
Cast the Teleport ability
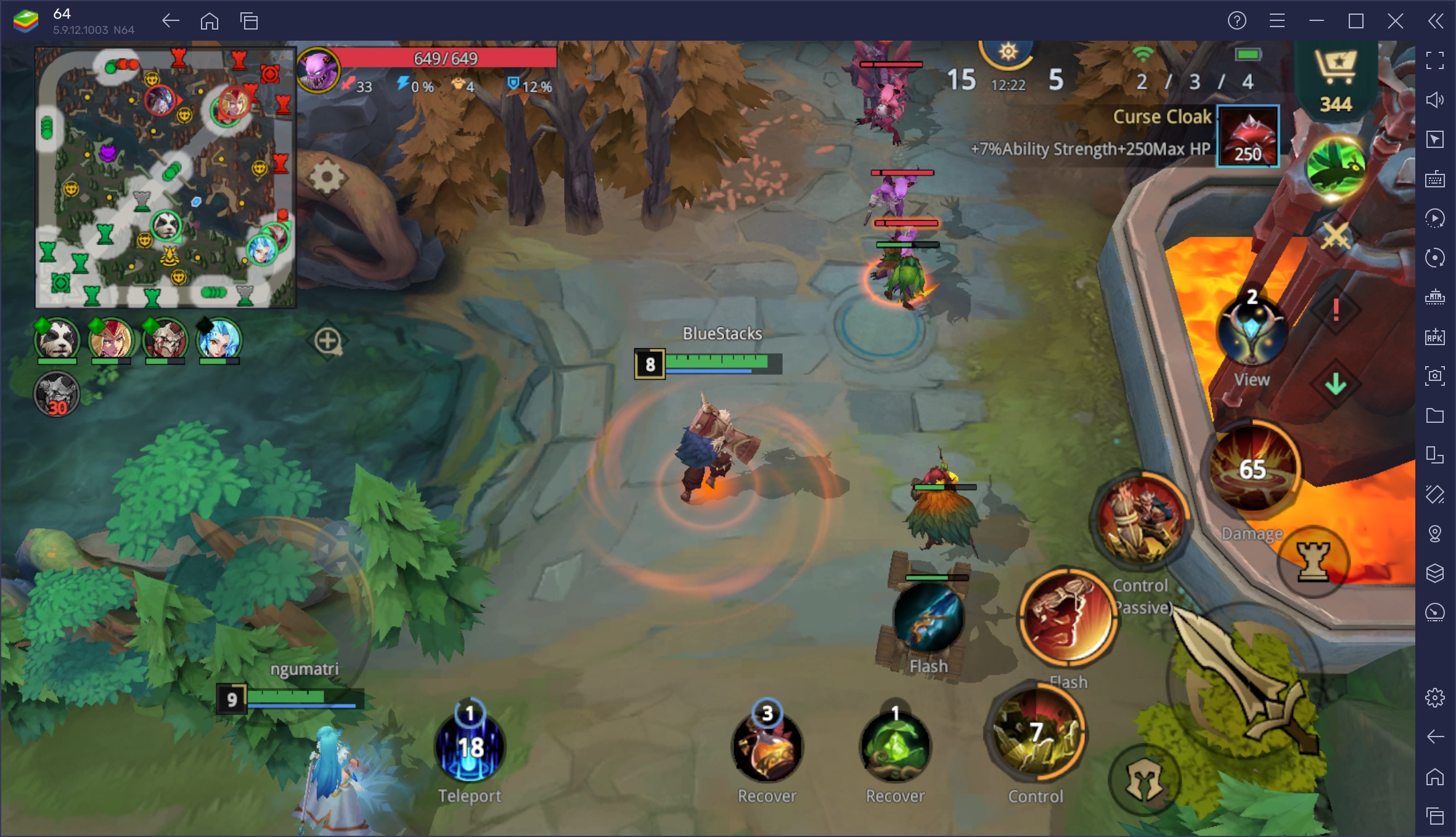pyautogui.click(x=470, y=748)
